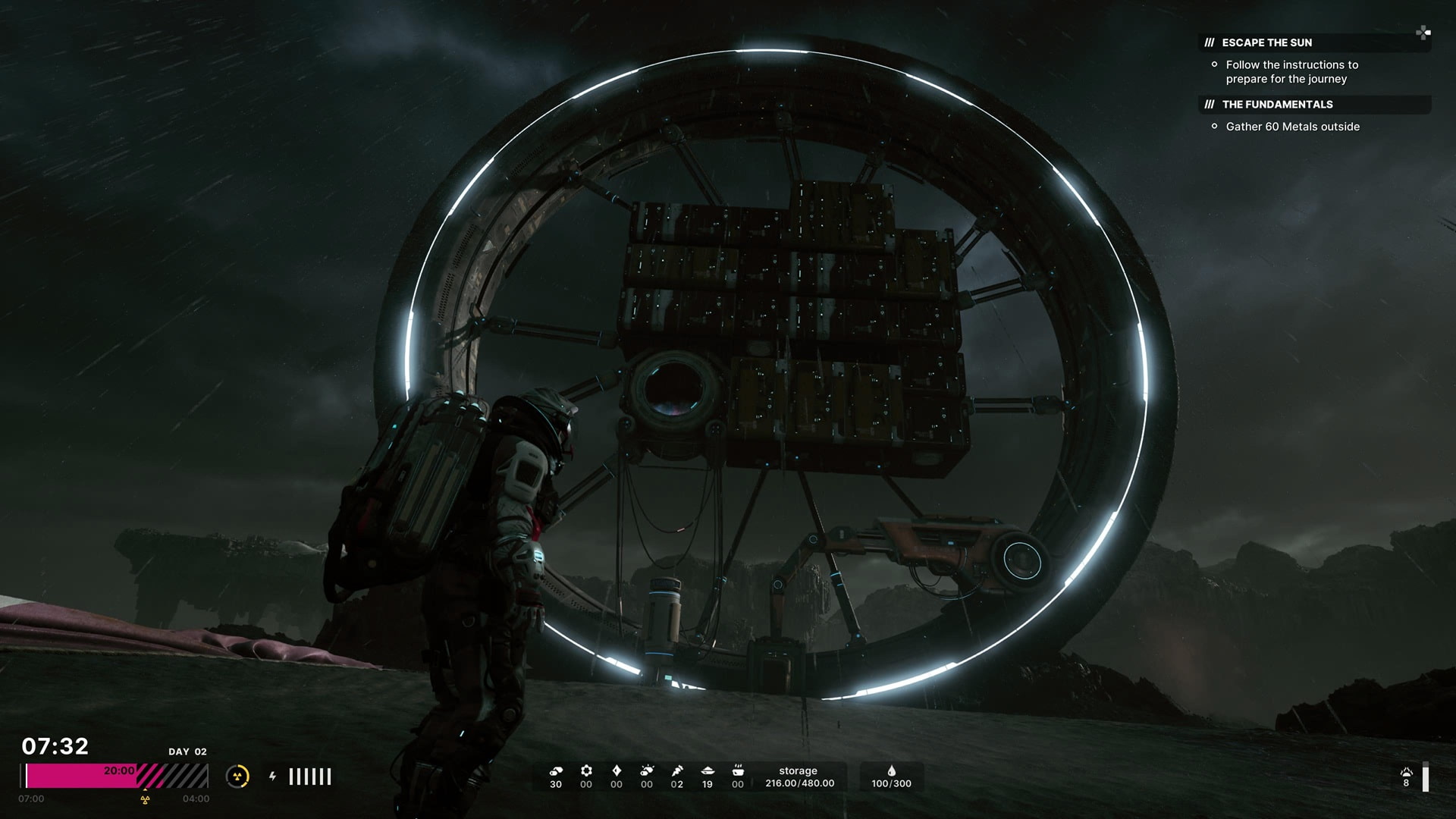Open the storage capacity panel
This screenshot has height=819, width=1456.
(799, 777)
